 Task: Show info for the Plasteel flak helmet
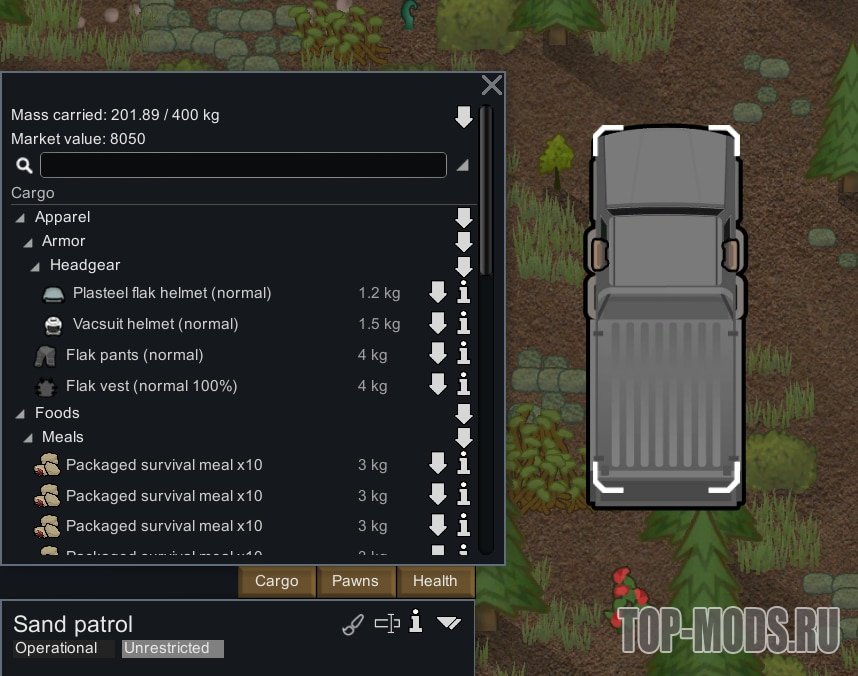tap(463, 293)
